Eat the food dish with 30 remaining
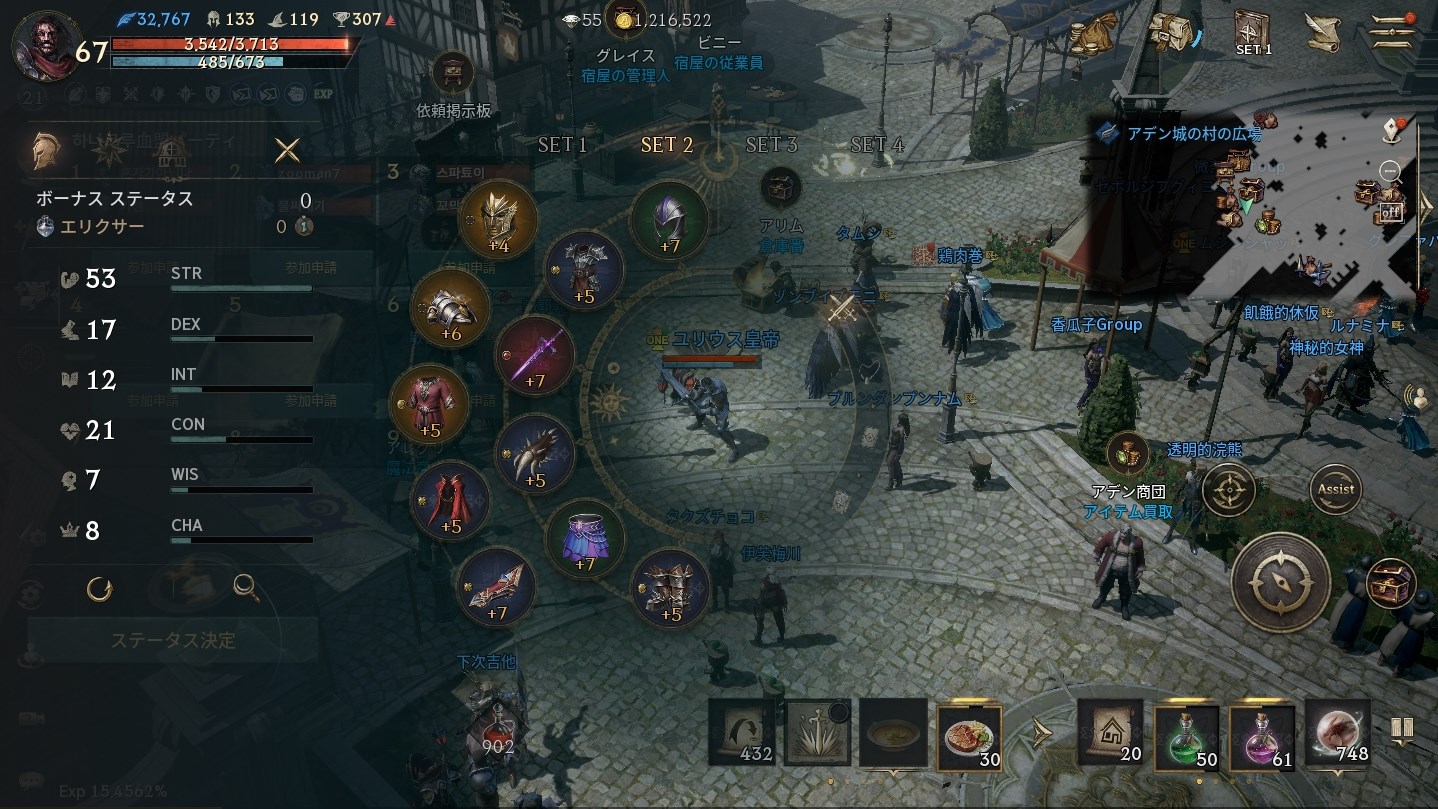Image resolution: width=1438 pixels, height=809 pixels. (x=969, y=737)
